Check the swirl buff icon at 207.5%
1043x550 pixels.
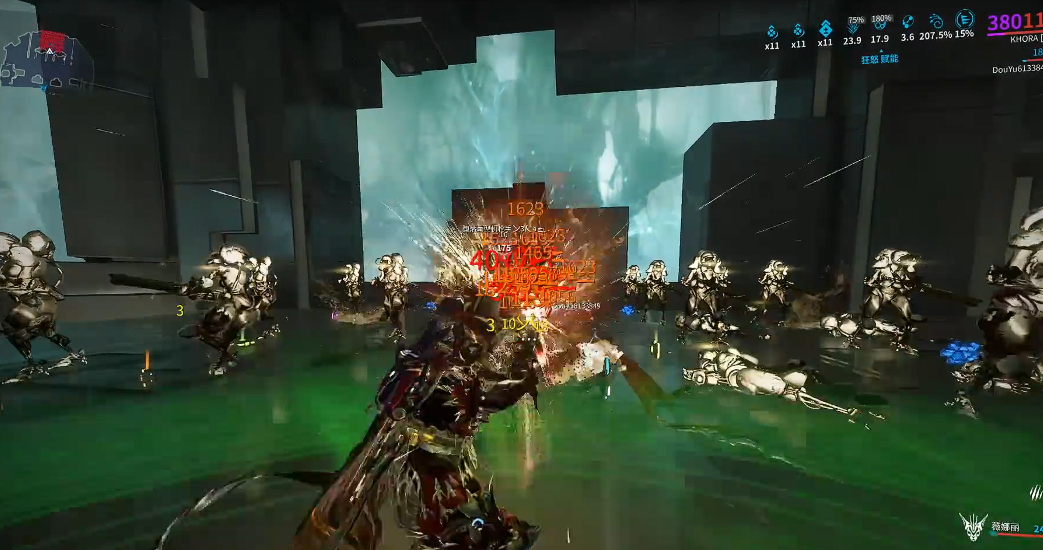(937, 21)
